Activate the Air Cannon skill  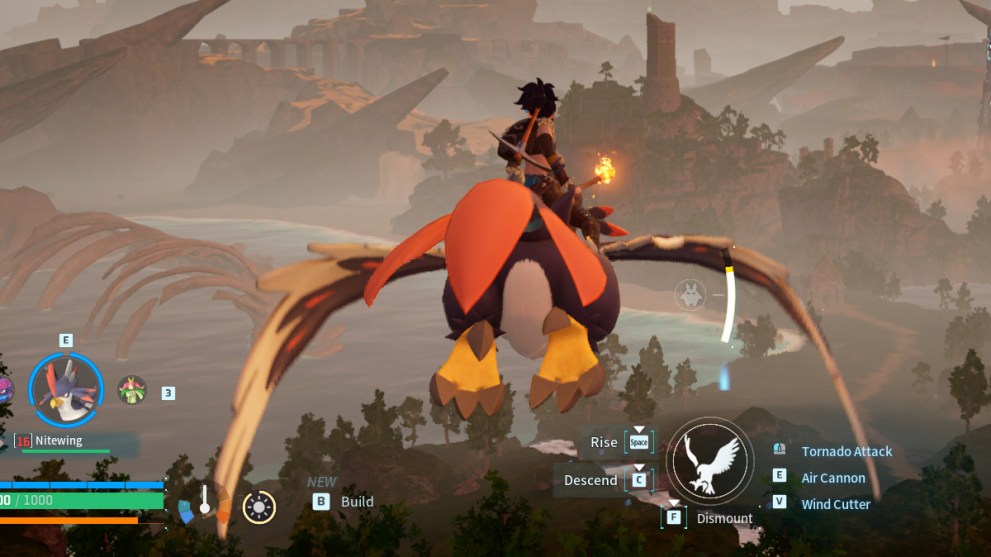click(833, 478)
